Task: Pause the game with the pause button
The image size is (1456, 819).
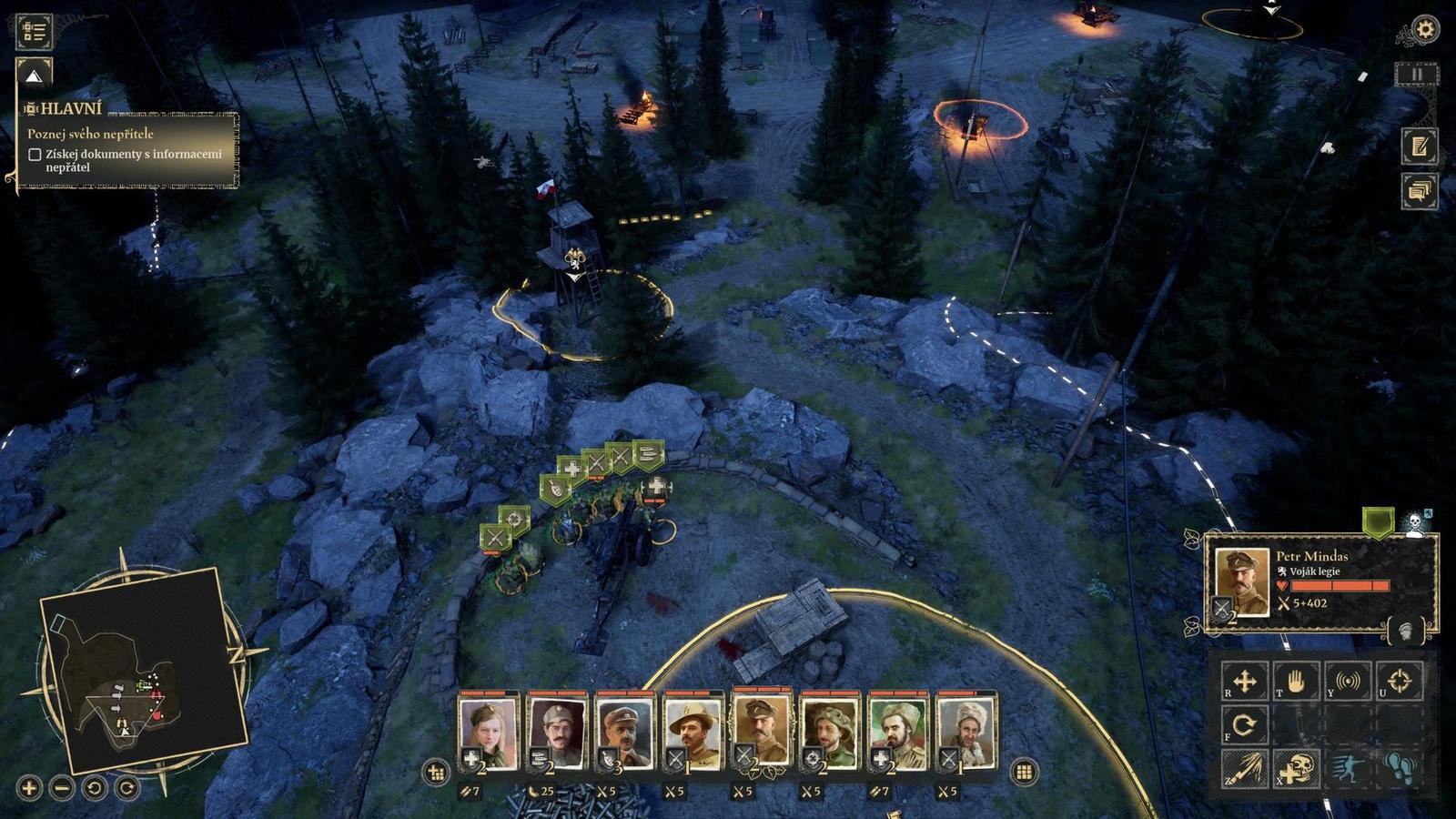Action: [1417, 75]
